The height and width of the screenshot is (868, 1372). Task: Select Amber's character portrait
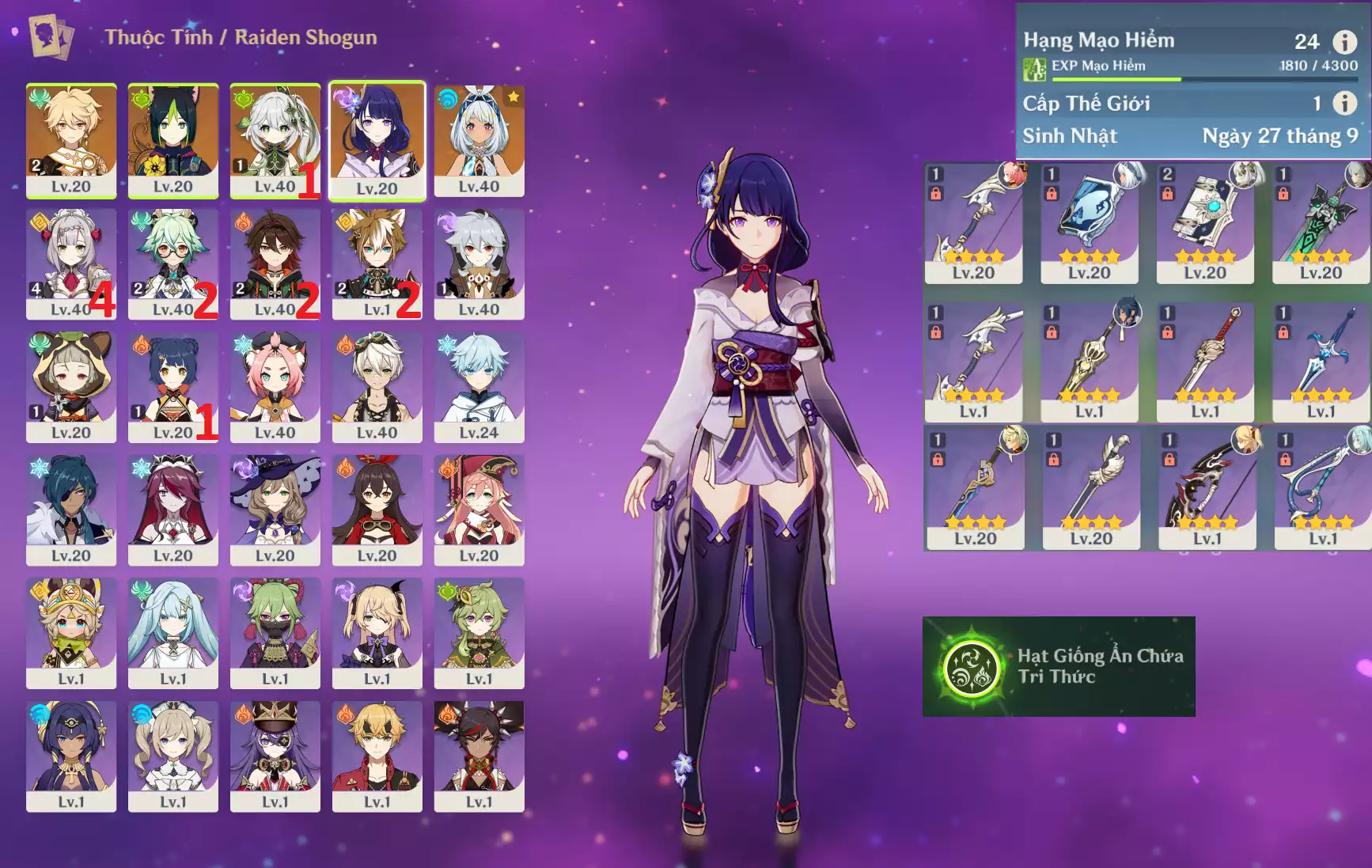pyautogui.click(x=377, y=509)
